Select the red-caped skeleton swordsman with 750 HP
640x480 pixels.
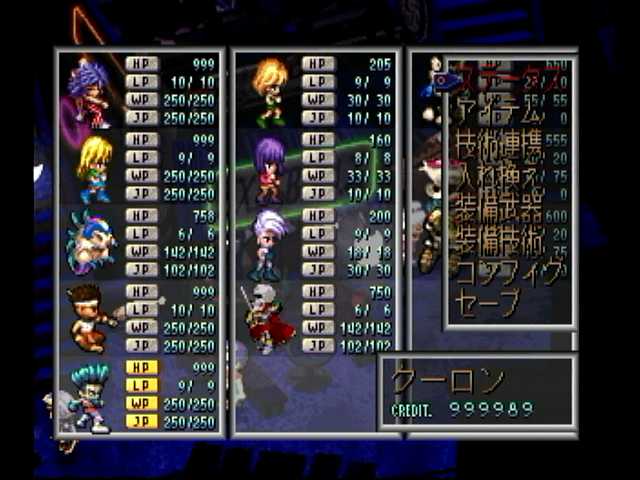click(x=268, y=319)
